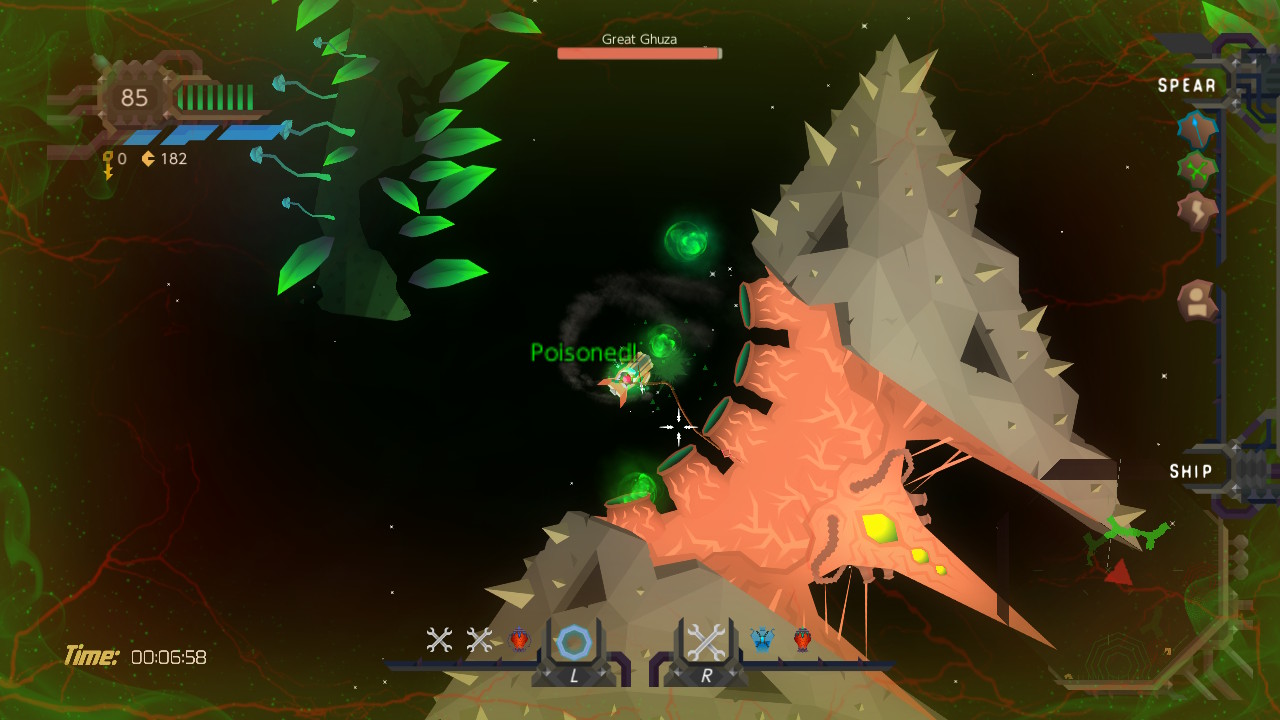Viewport: 1280px width, 720px height.
Task: Select the green crossed-bones spear mod icon
Action: point(1197,170)
